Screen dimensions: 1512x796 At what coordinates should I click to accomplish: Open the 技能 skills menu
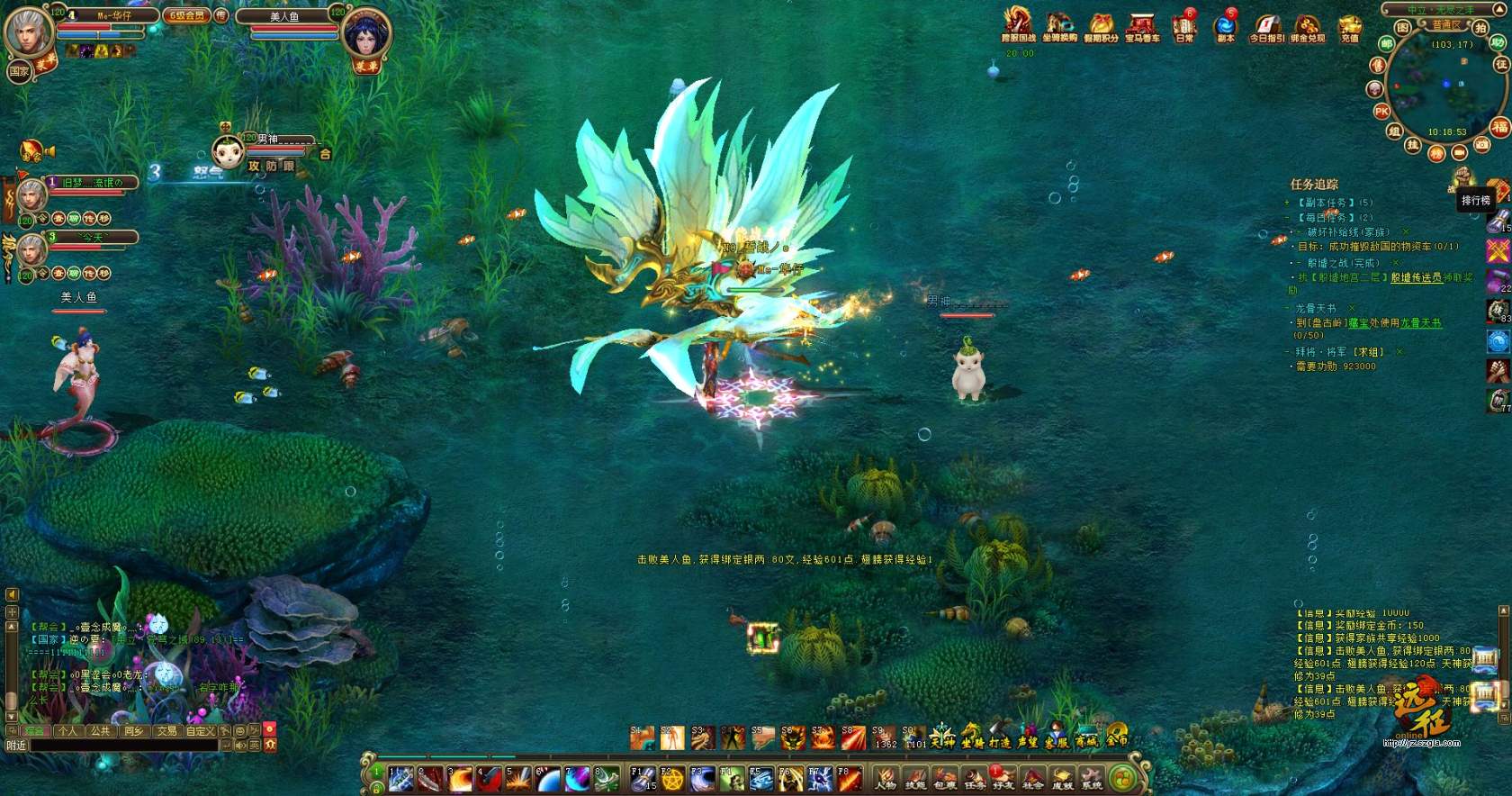coord(915,778)
